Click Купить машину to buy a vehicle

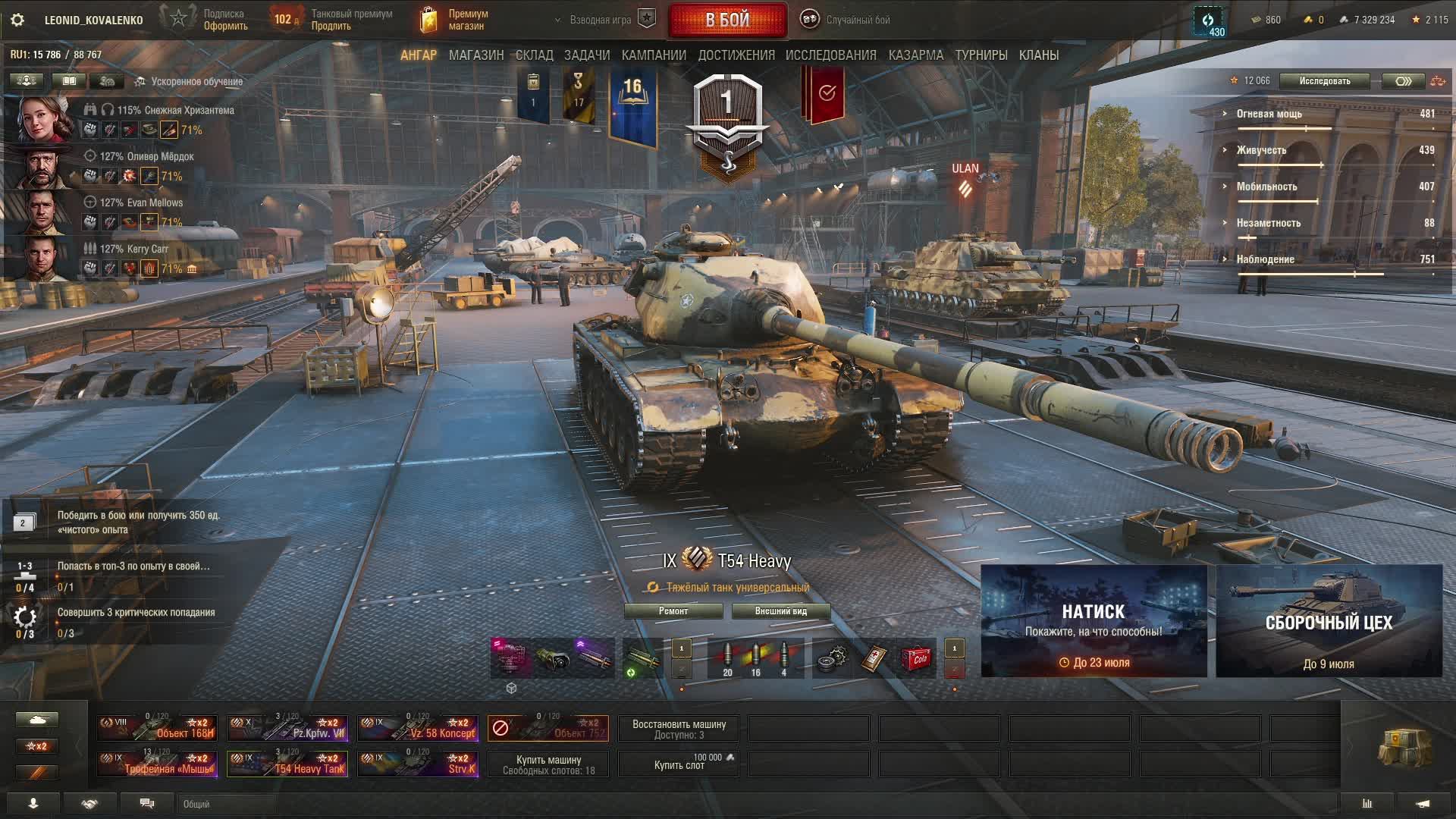[548, 764]
